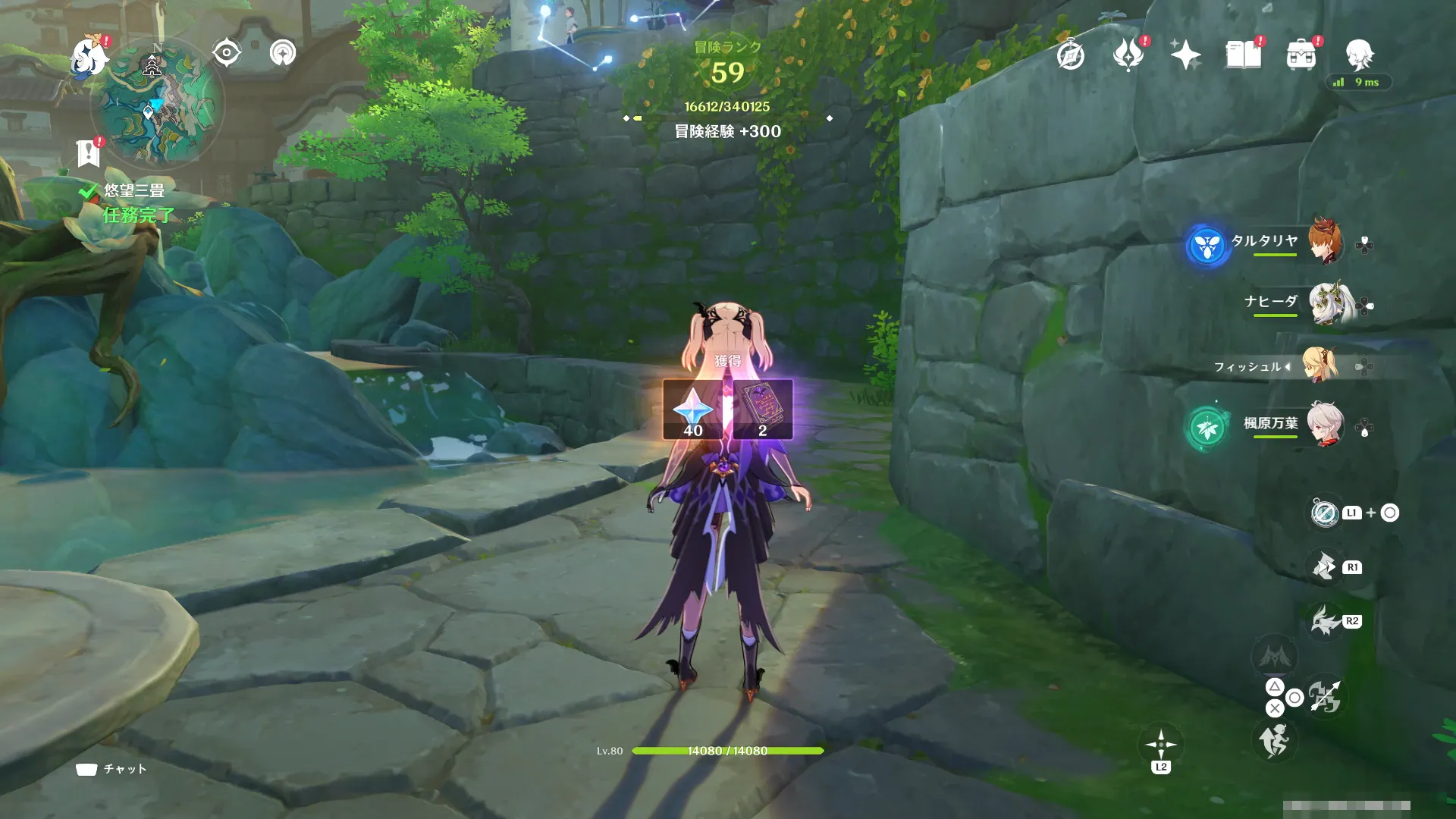Open the compass events icon
The width and height of the screenshot is (1456, 819).
1070,55
